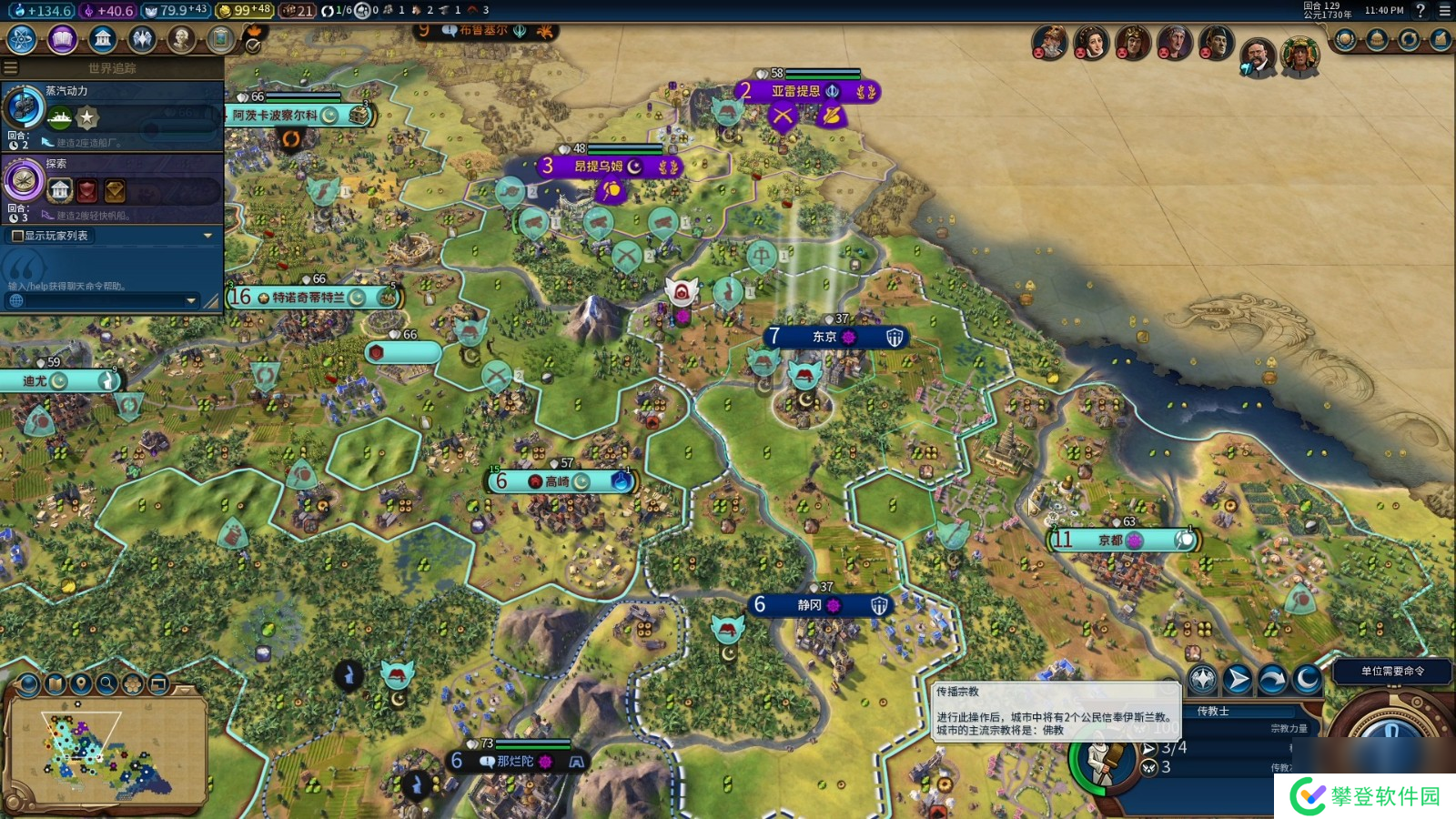
Task: Select the 蒸汽动力 research in the tracker
Action: [x=25, y=108]
